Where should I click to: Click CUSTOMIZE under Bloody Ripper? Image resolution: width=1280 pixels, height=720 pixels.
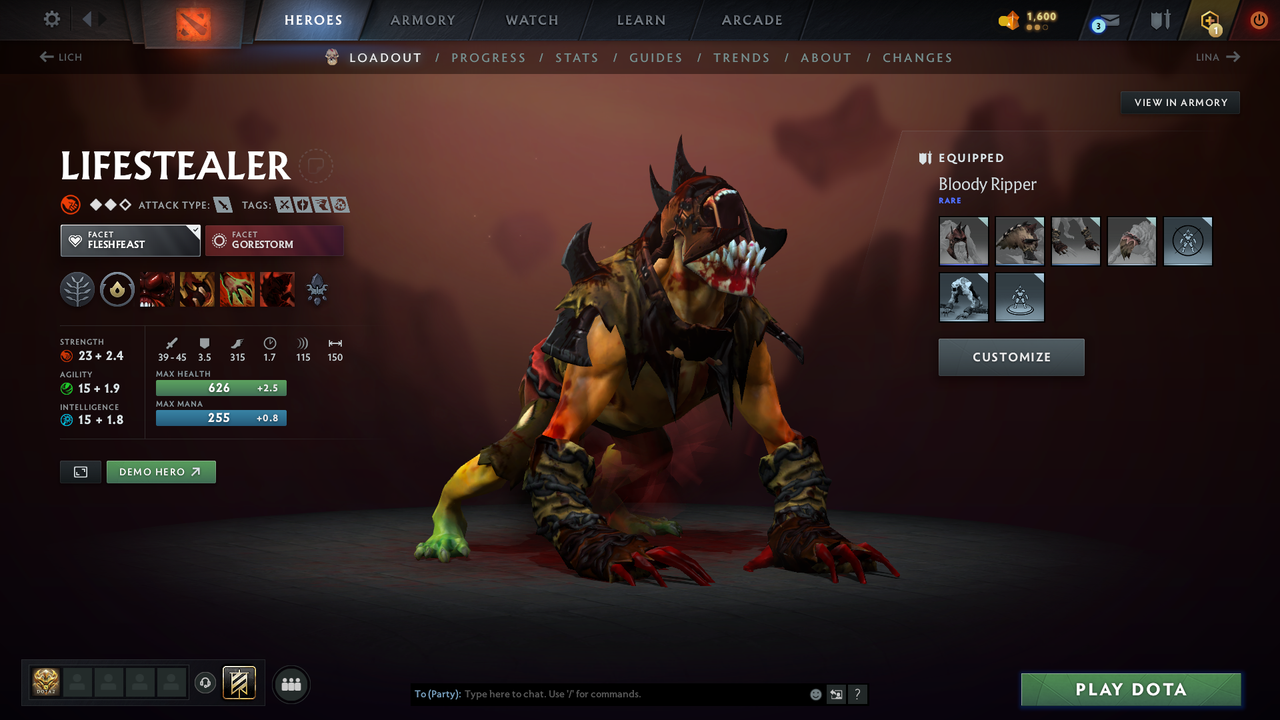click(x=1011, y=357)
